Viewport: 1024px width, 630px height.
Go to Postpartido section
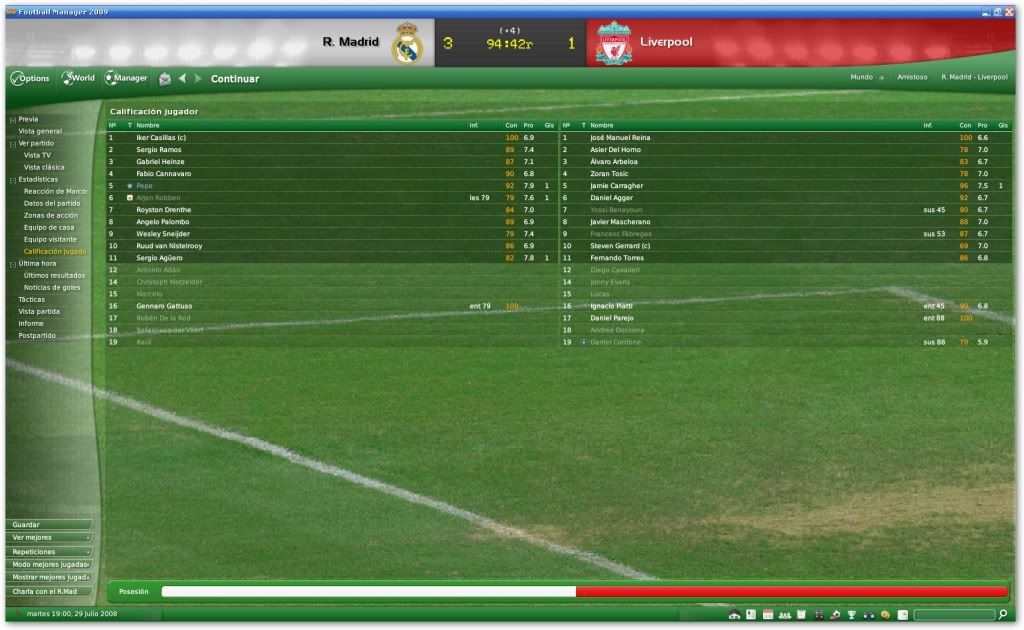37,335
